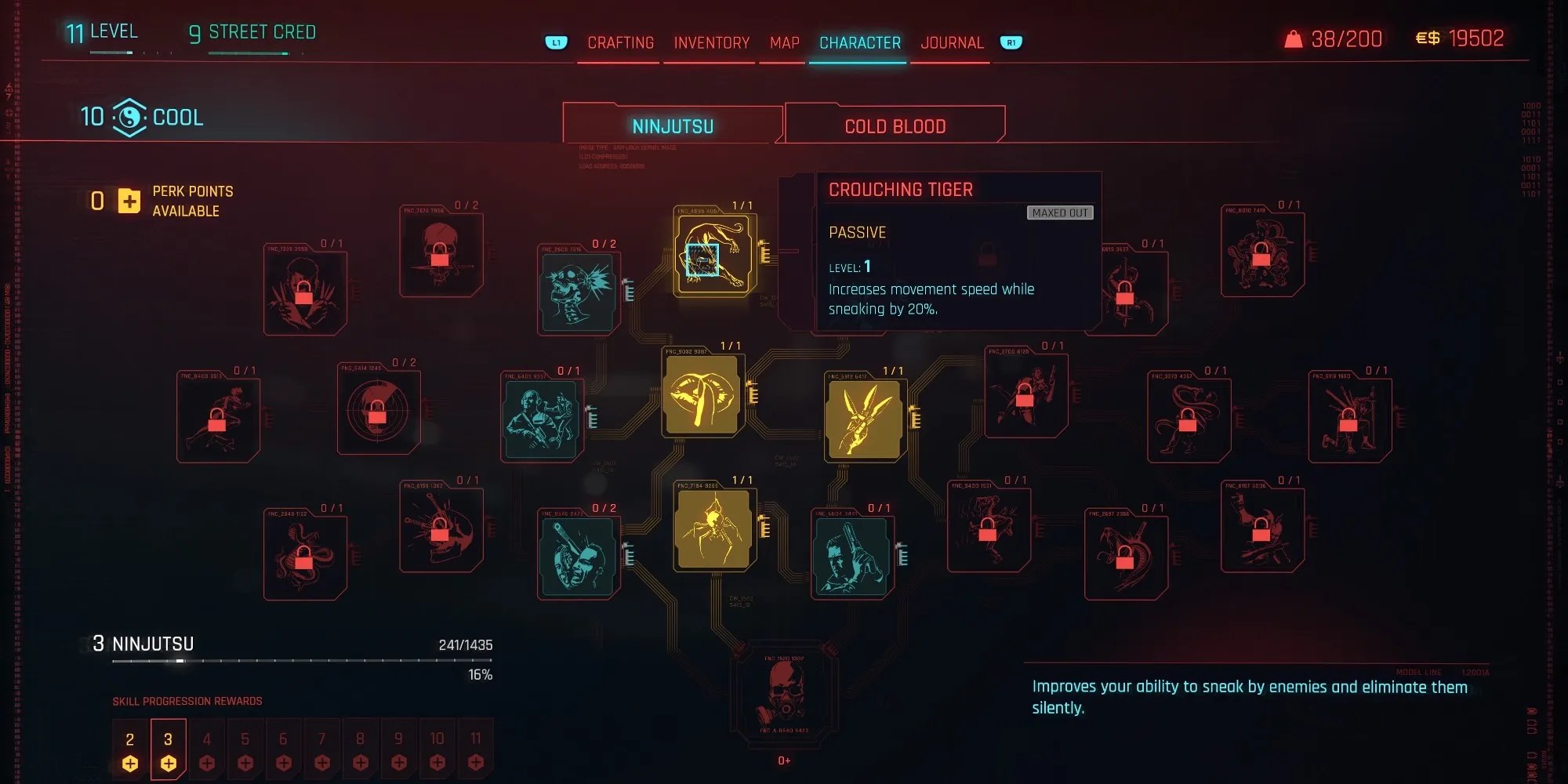
Task: Open the Inventory tab
Action: click(x=710, y=43)
